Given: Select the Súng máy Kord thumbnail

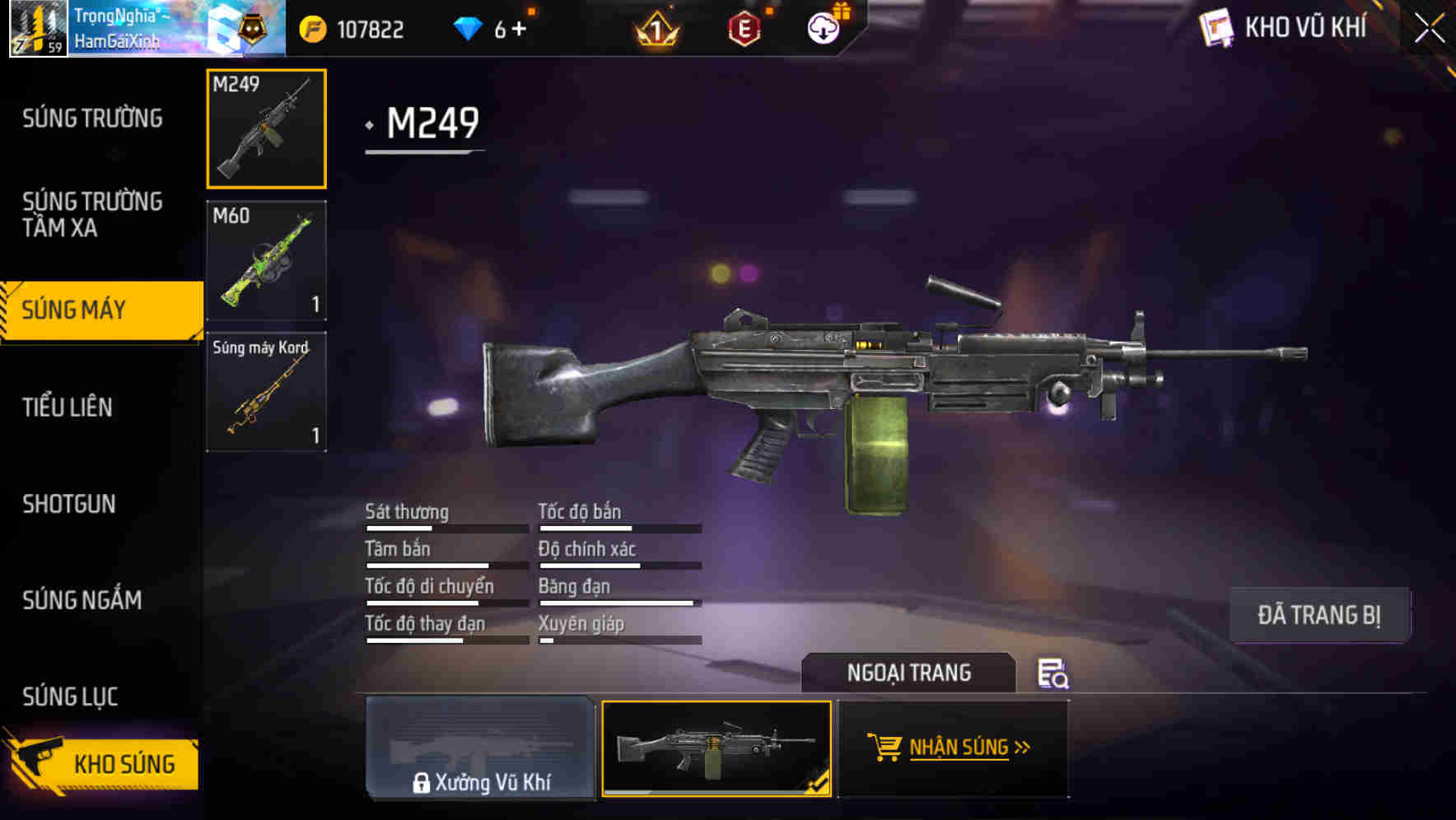Looking at the screenshot, I should point(265,391).
